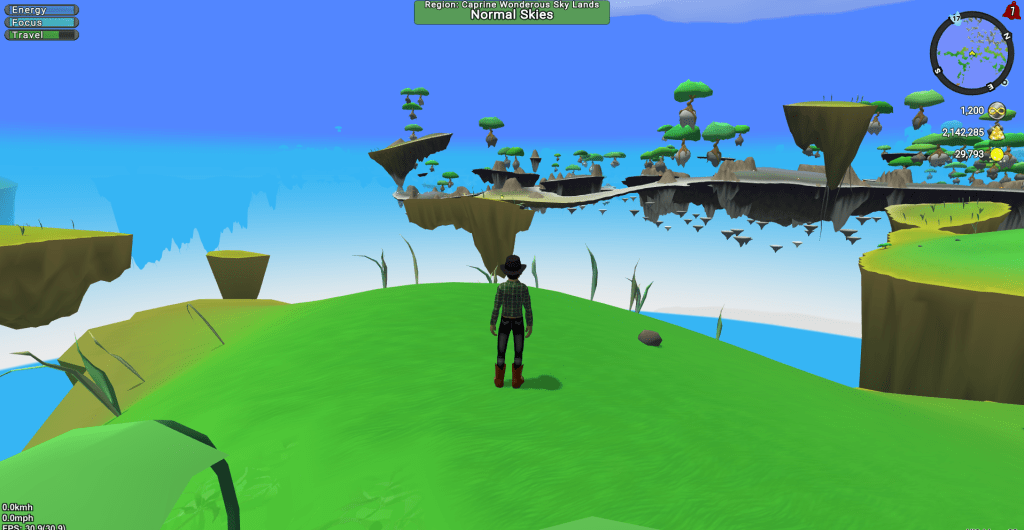Click the weather badge on the minimap rim
Viewport: 1024px width, 530px height.
click(956, 18)
